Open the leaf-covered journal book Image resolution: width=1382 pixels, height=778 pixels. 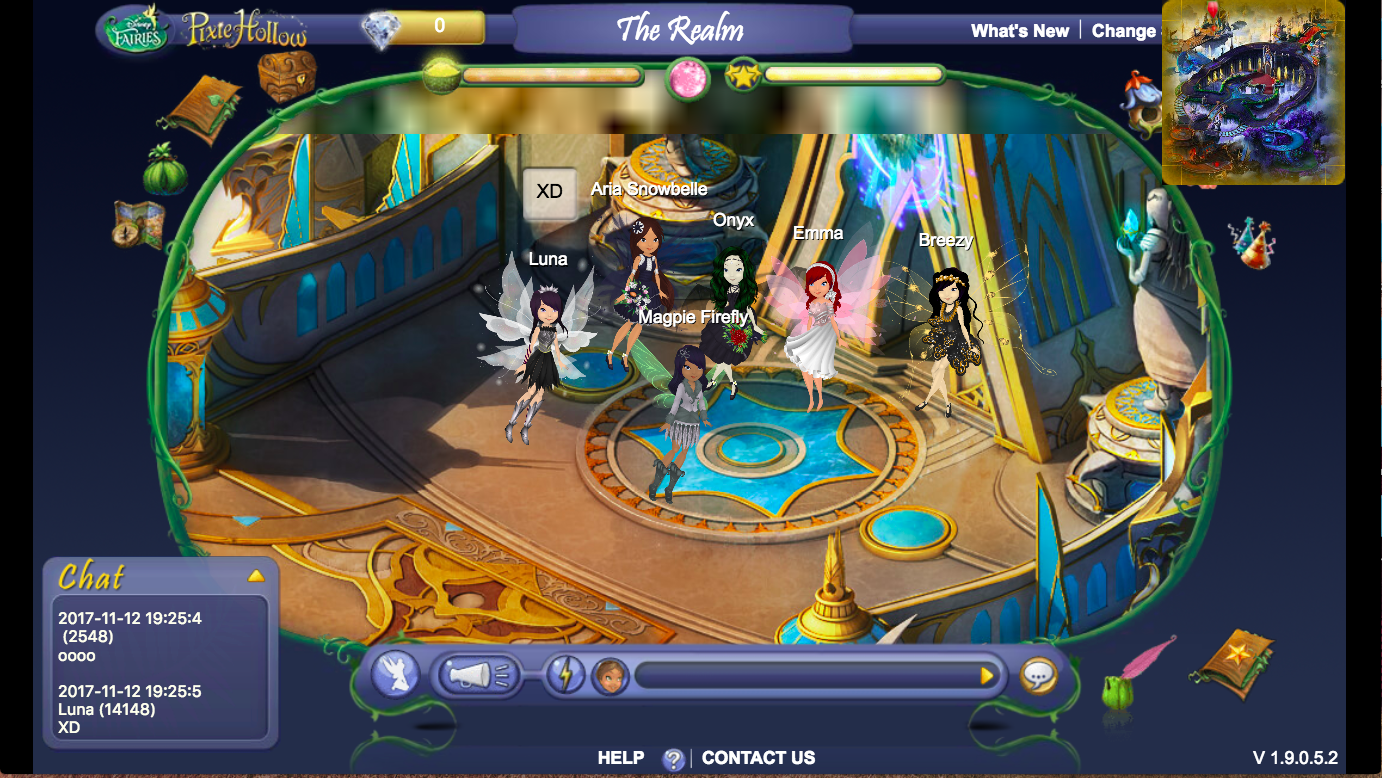click(x=204, y=108)
